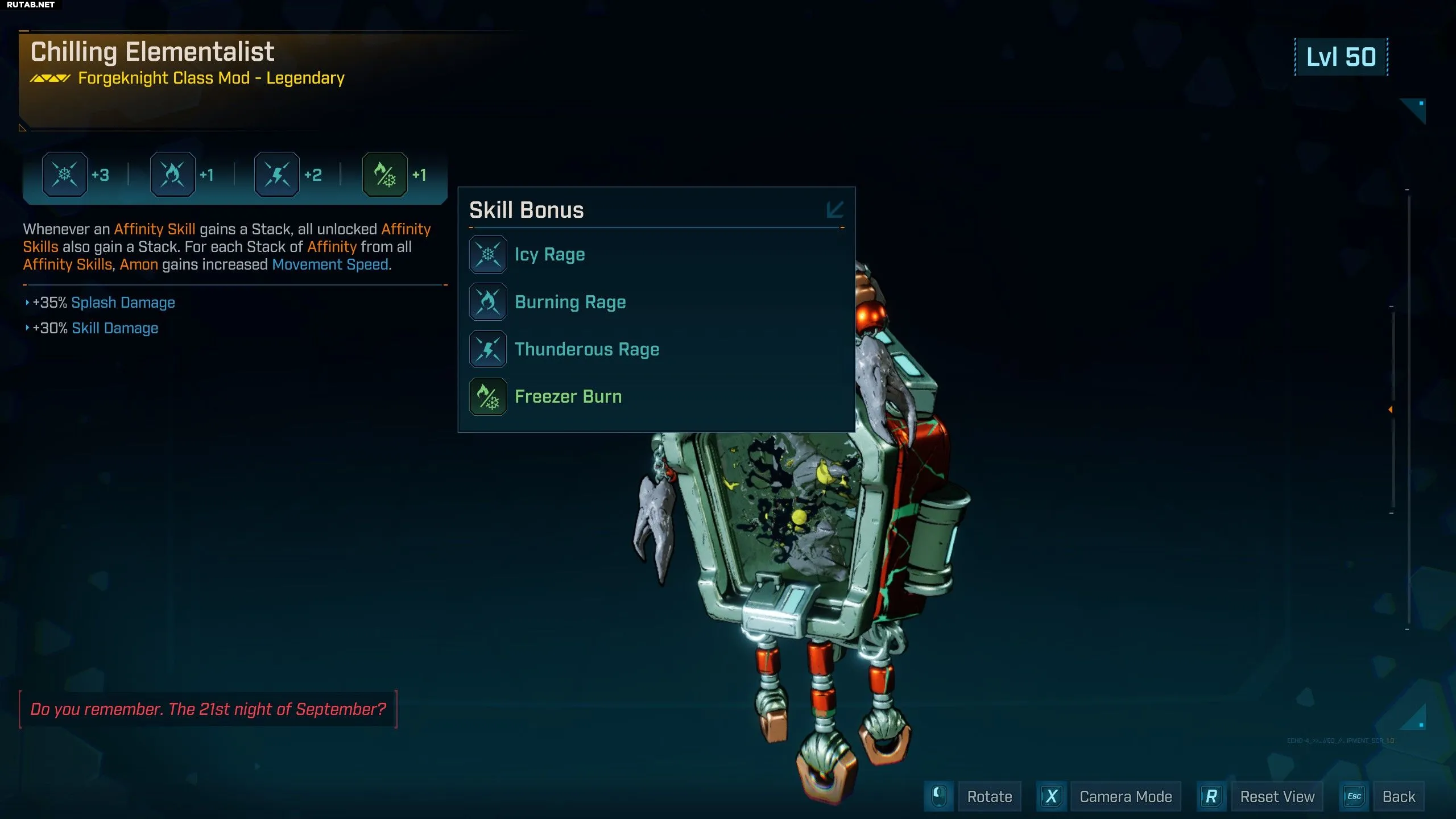
Task: Click the green Freezer Burn icon with +1
Action: point(385,175)
